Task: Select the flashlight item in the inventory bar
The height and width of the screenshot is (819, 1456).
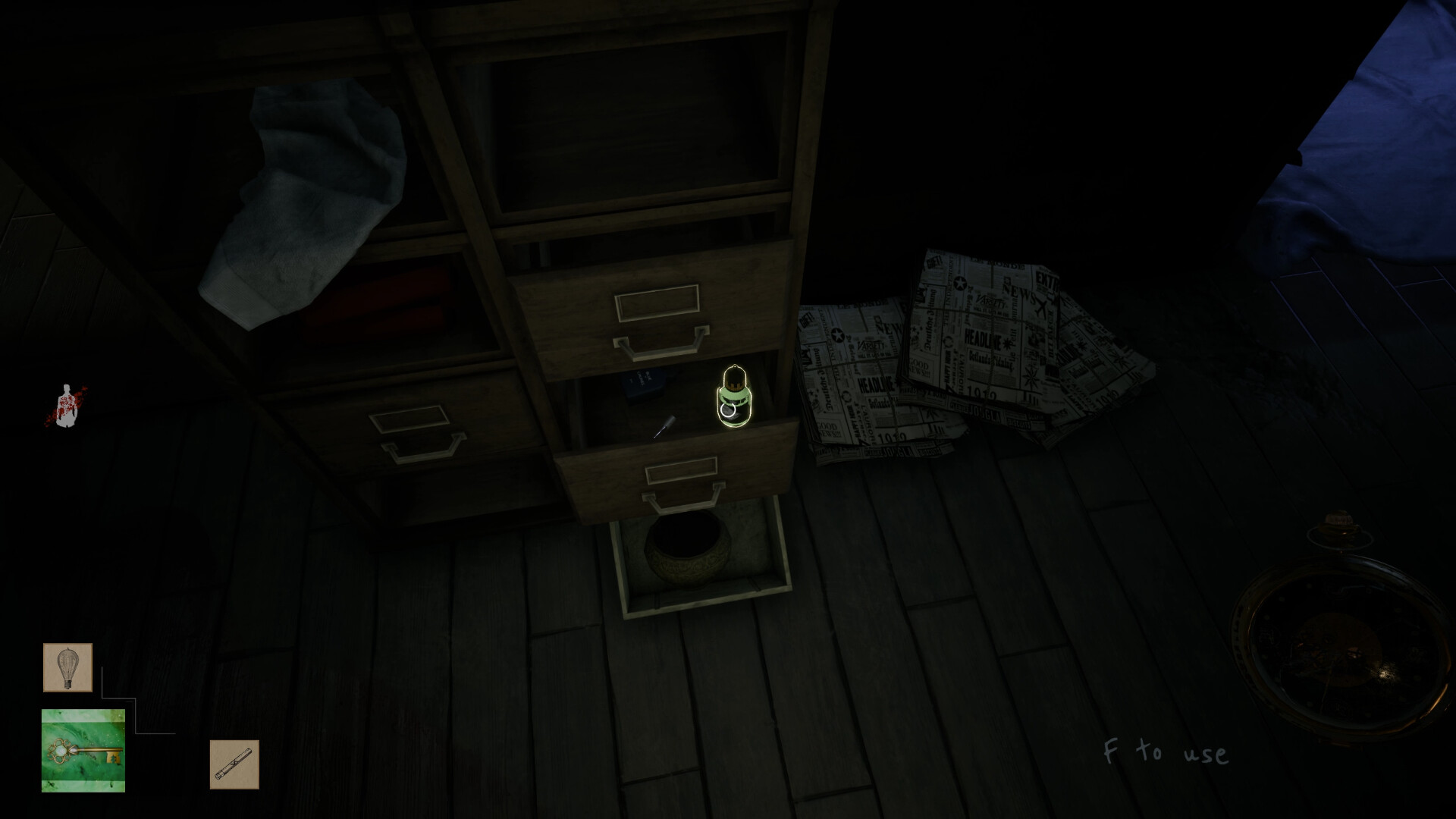Action: click(x=235, y=764)
